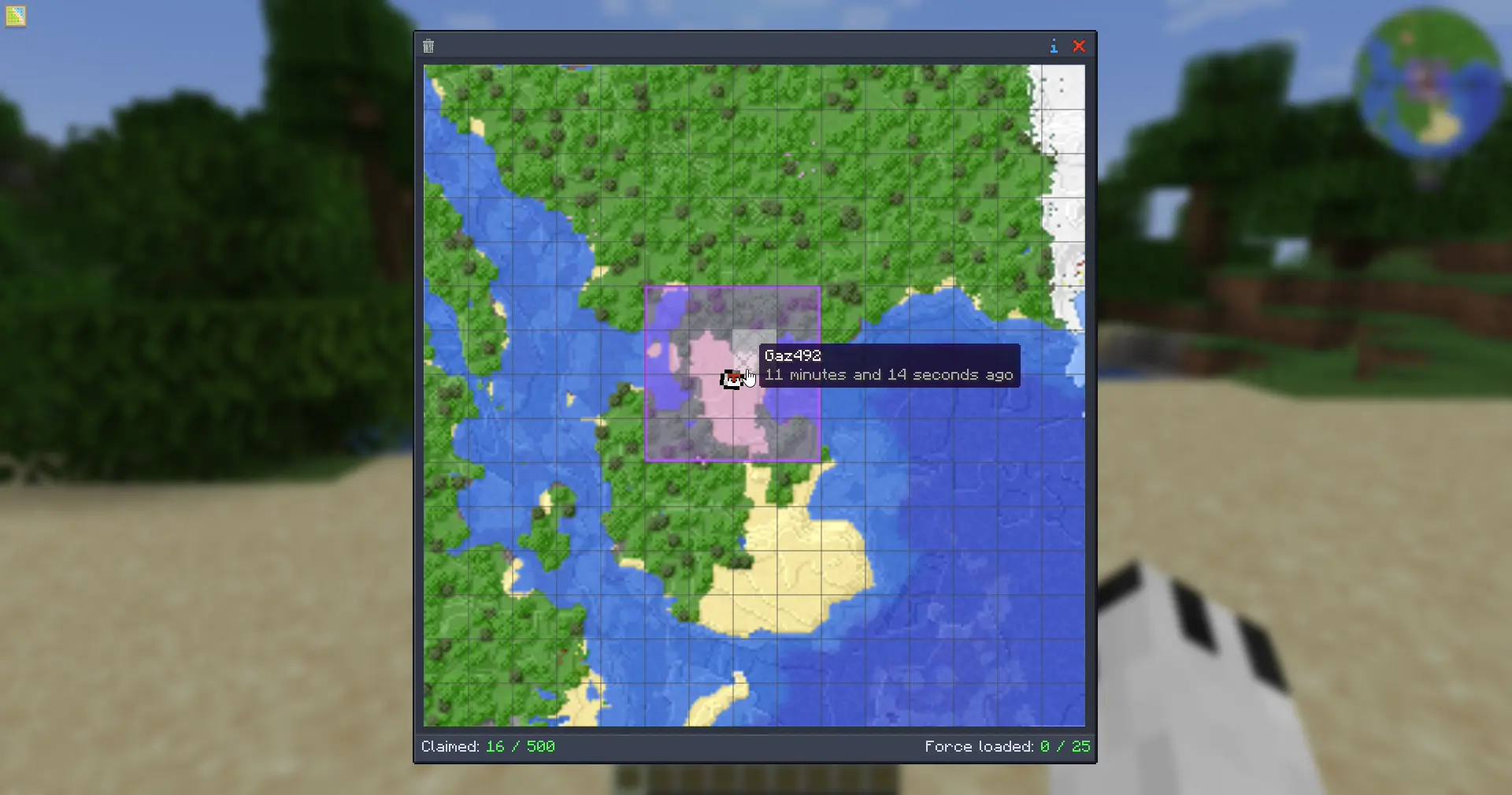Click the map overlay icon in screen corner
This screenshot has width=1512, height=795.
tap(16, 16)
